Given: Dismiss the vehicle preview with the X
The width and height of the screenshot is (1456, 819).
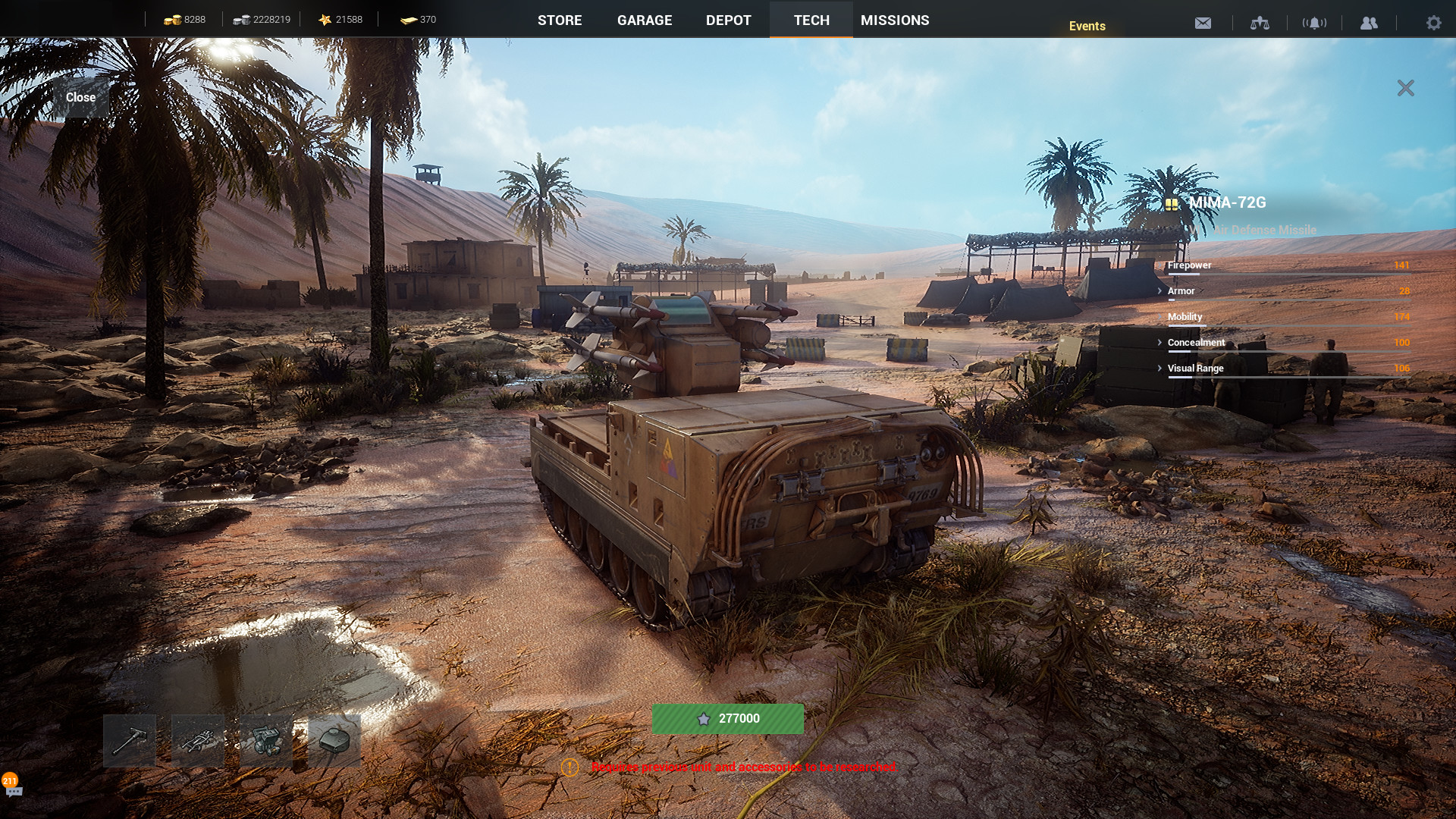Looking at the screenshot, I should coord(1405,88).
